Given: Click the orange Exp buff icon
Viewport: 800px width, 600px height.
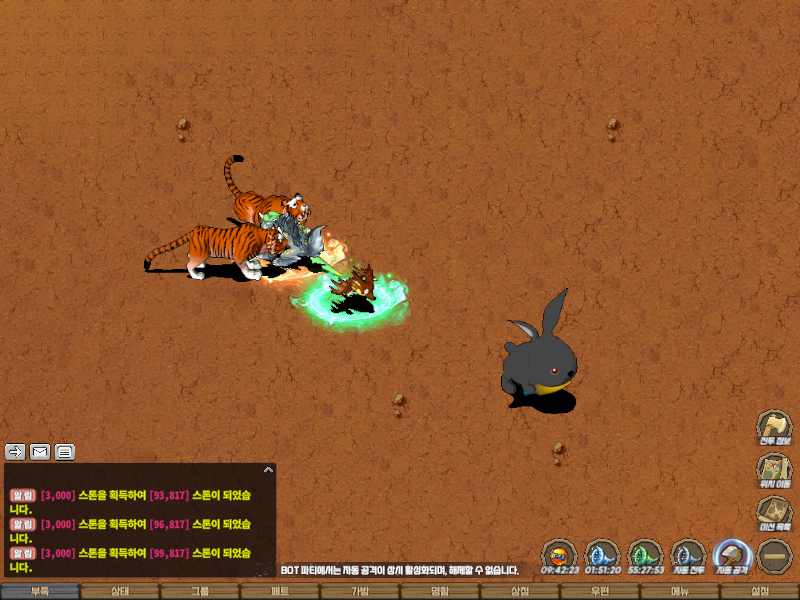Looking at the screenshot, I should pyautogui.click(x=560, y=554).
